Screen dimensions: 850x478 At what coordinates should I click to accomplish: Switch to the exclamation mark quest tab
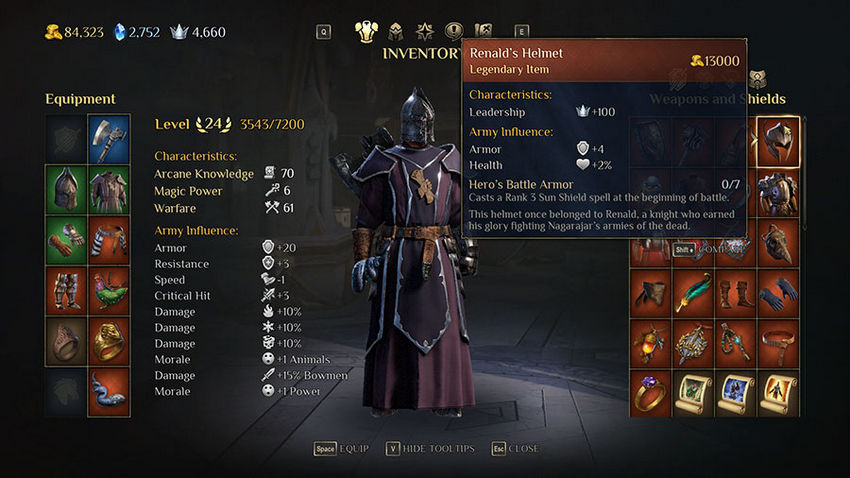tap(453, 31)
